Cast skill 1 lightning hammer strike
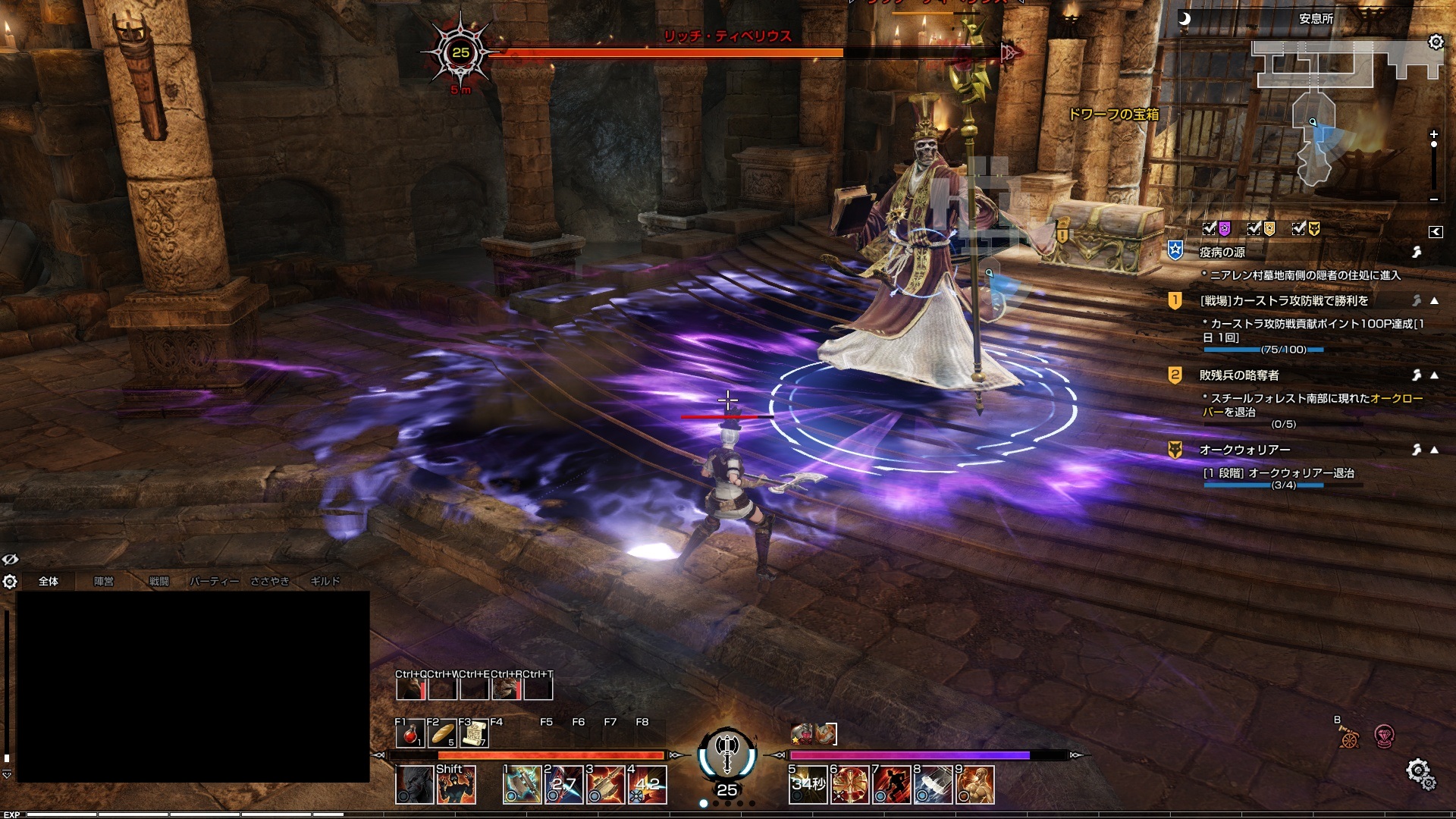Screen dimensions: 1456x819 tap(522, 785)
